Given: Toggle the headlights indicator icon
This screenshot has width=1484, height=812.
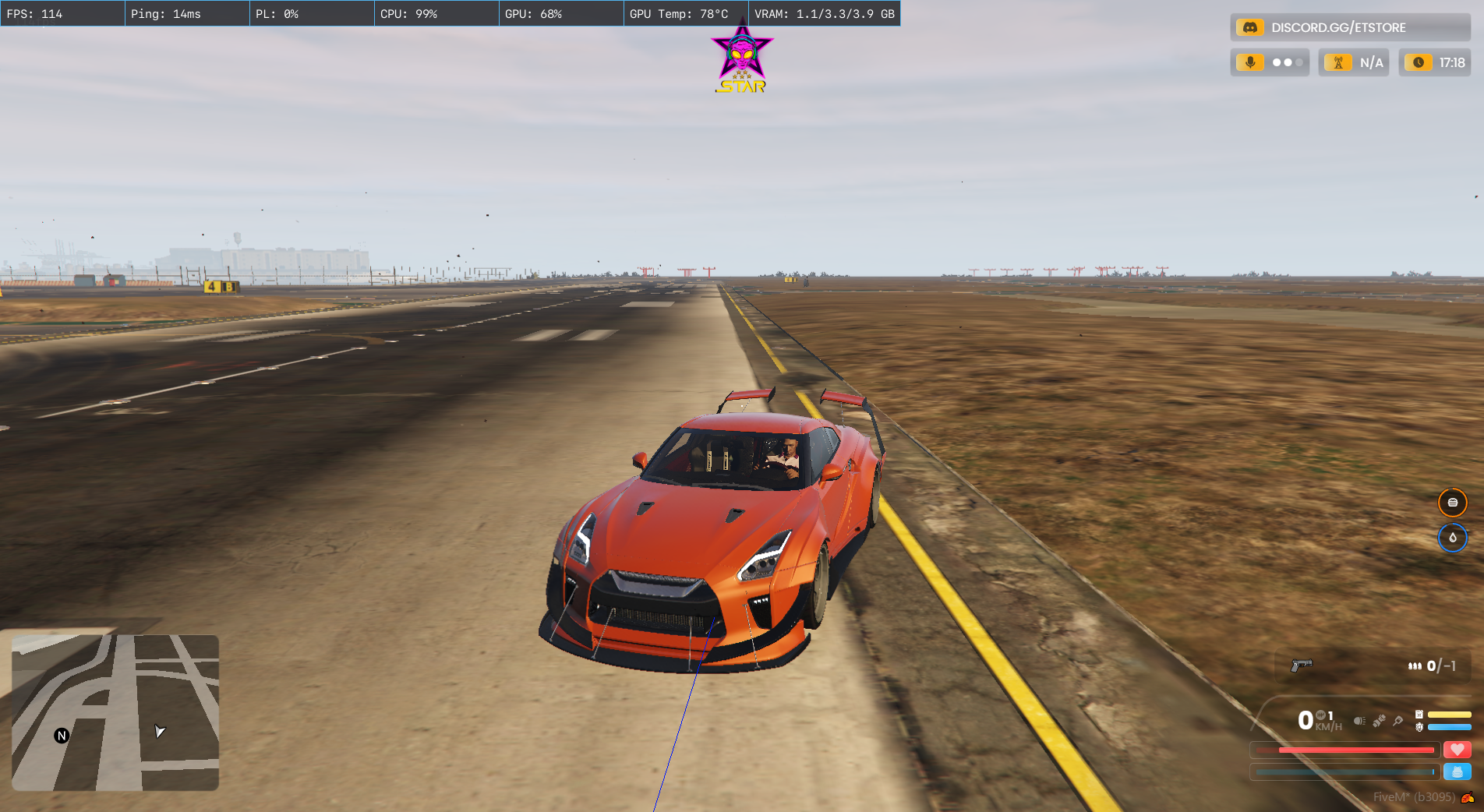Looking at the screenshot, I should click(x=1359, y=721).
